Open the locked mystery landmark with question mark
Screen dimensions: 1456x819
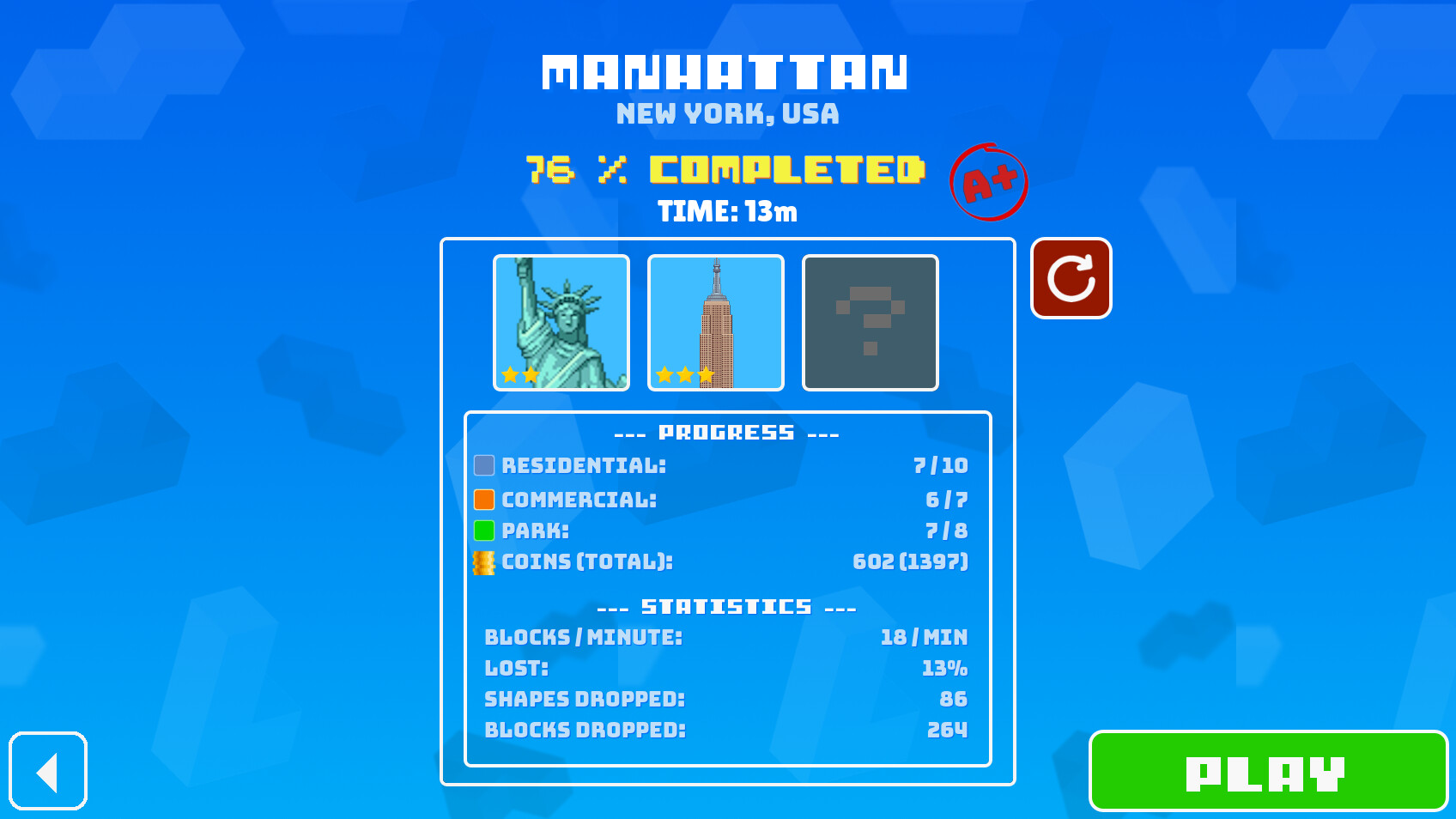pos(870,322)
